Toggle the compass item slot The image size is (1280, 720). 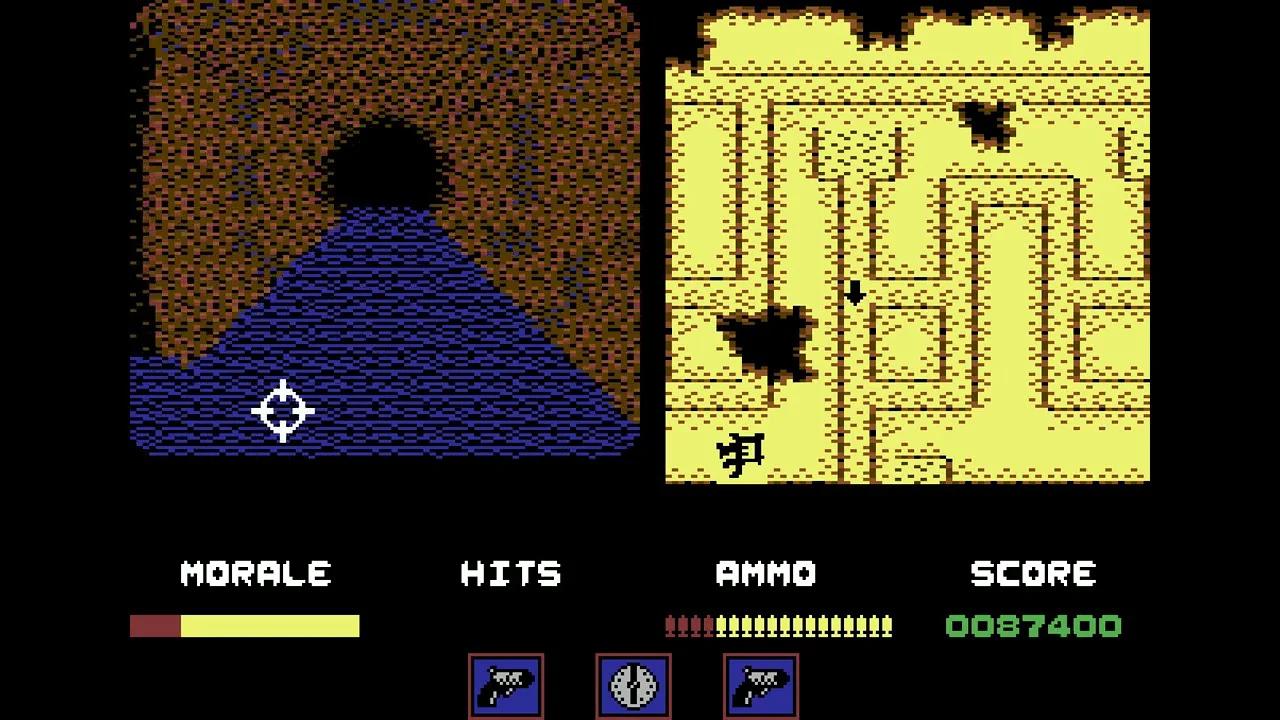[x=633, y=688]
